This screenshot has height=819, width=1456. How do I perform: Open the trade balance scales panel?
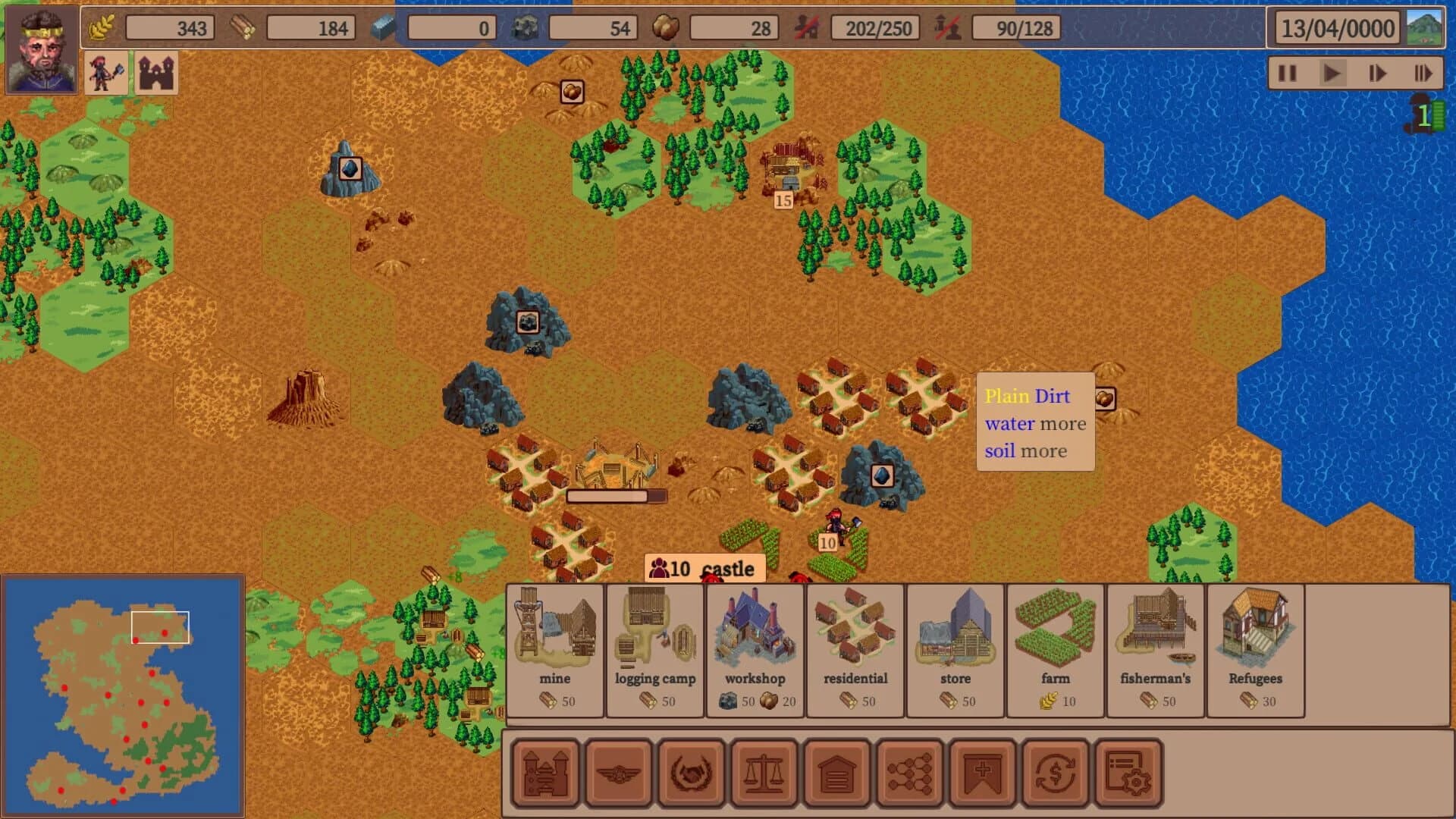pyautogui.click(x=764, y=771)
